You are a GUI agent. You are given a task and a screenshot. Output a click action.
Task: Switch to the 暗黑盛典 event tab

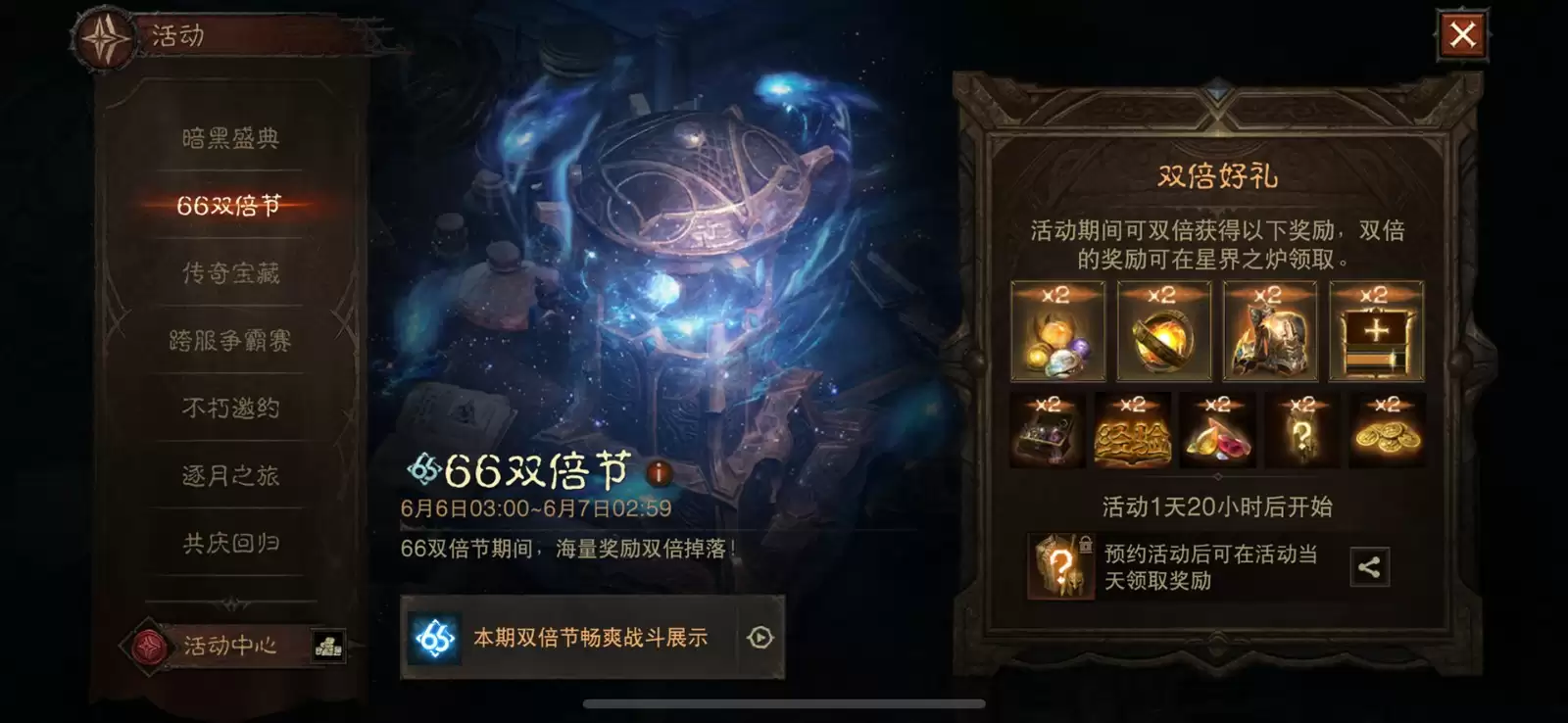point(230,137)
